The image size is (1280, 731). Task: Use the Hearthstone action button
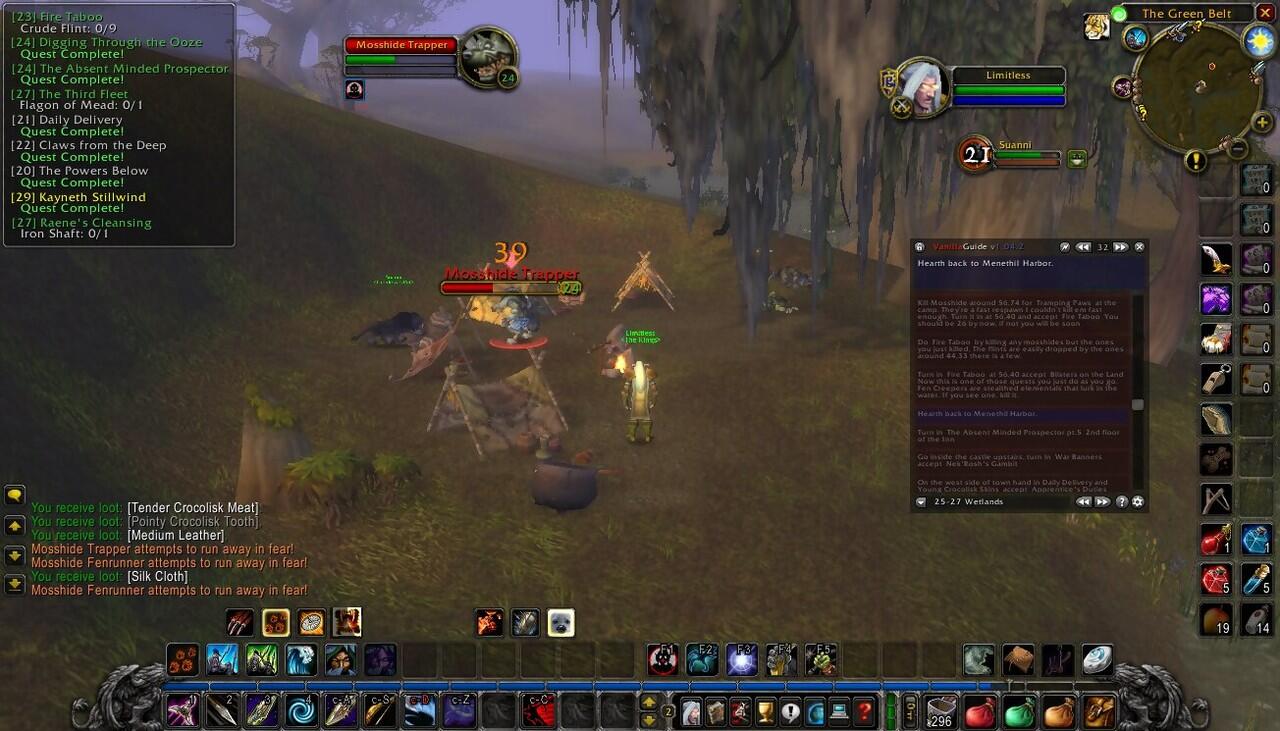pos(1097,659)
